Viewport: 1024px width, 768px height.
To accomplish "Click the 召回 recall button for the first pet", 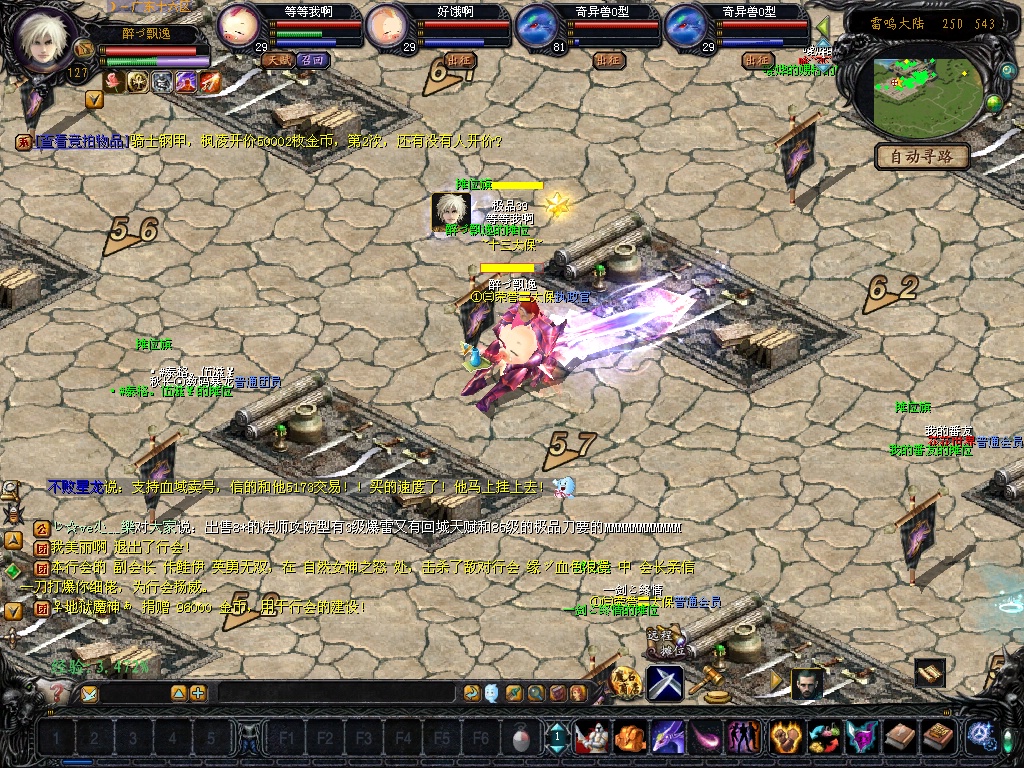I will point(314,60).
